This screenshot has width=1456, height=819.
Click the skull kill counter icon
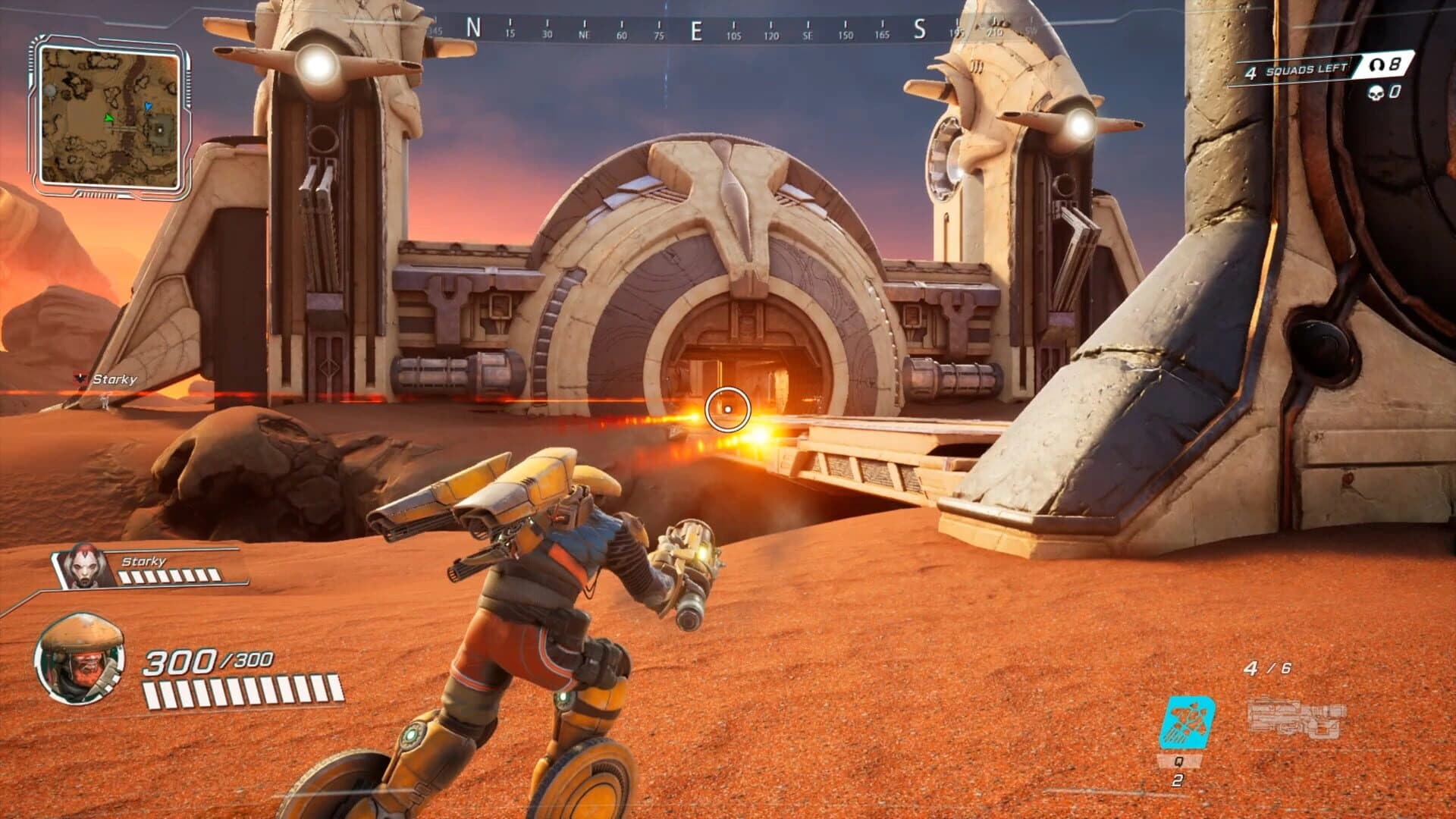pos(1376,93)
